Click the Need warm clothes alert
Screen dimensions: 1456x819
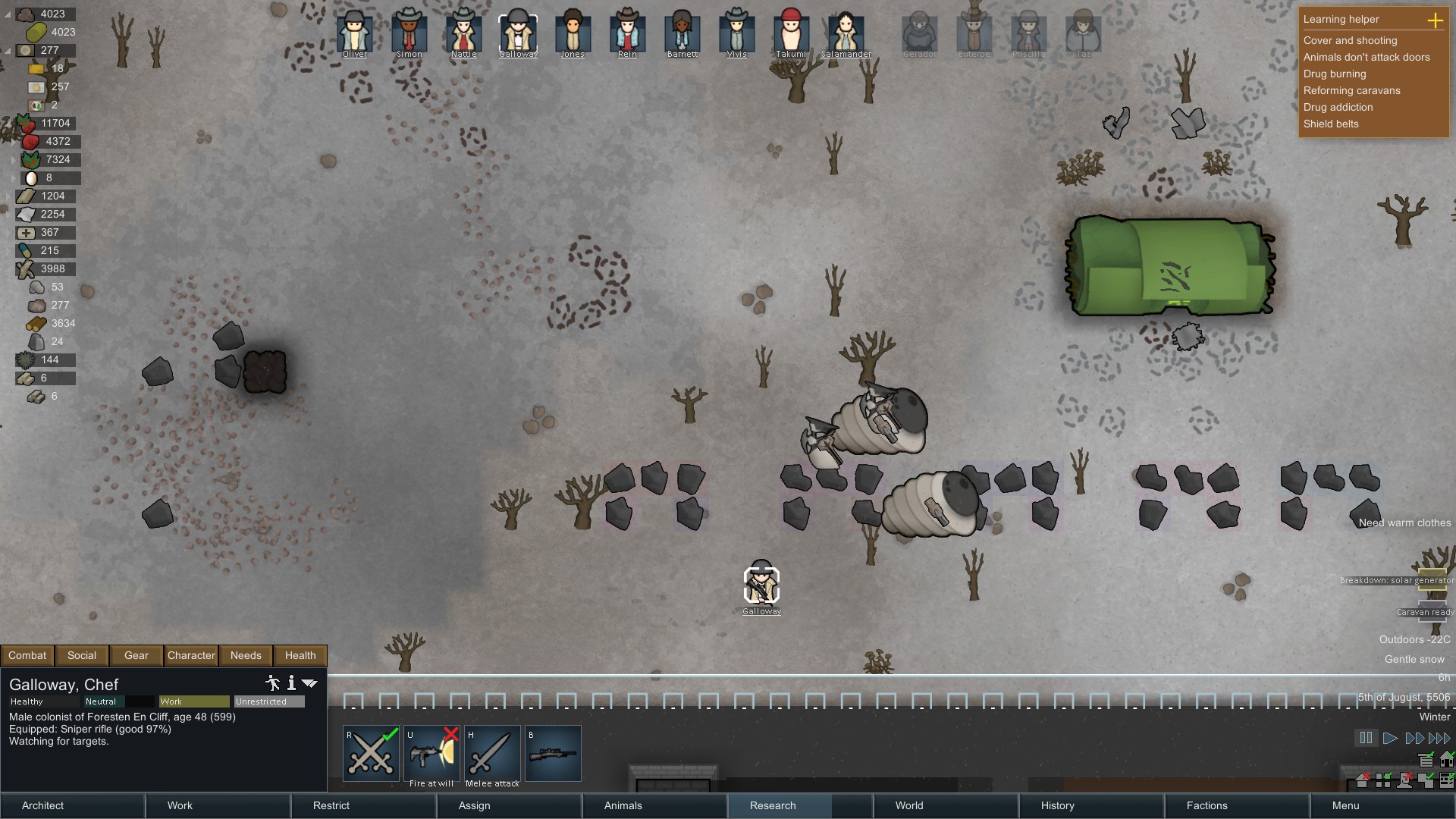(1404, 522)
